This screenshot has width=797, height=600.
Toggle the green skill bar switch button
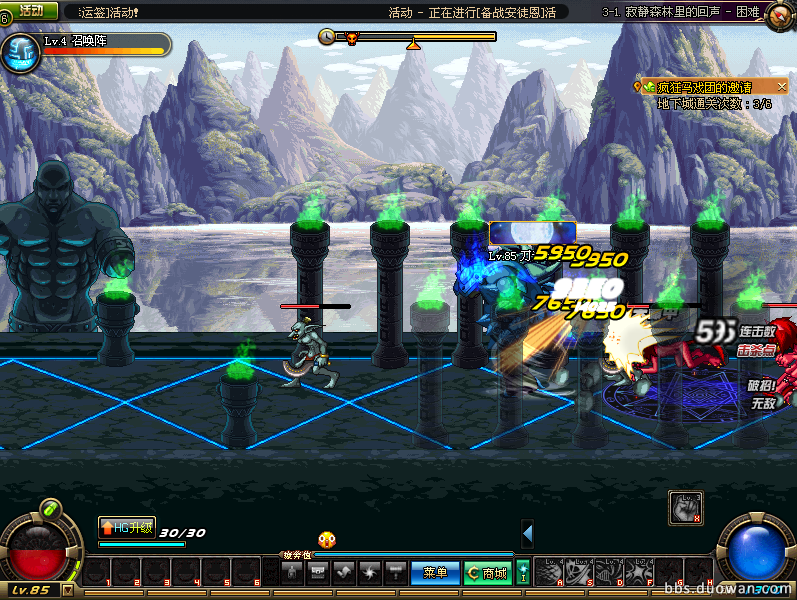[x=522, y=573]
